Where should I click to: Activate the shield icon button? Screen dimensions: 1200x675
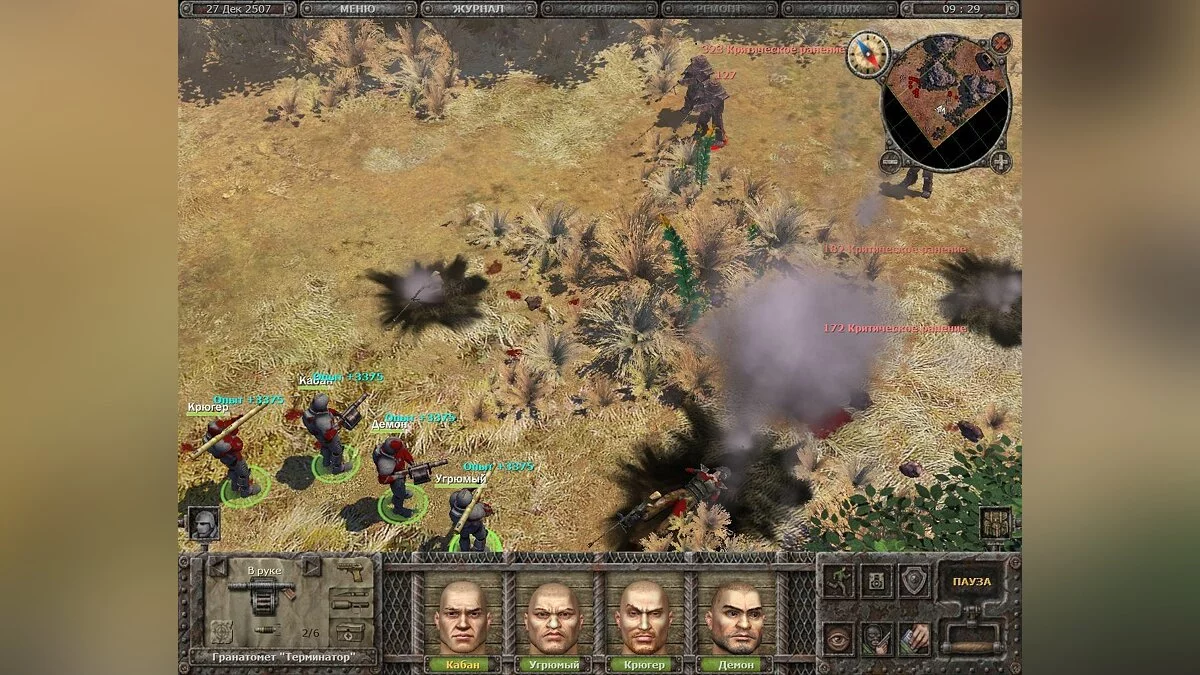[x=912, y=580]
